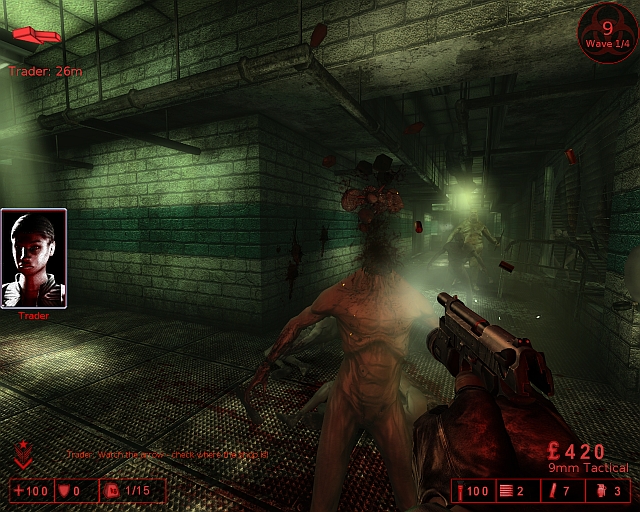This screenshot has width=640, height=512.
Task: Open the perk chevron badge icon
Action: click(x=24, y=455)
